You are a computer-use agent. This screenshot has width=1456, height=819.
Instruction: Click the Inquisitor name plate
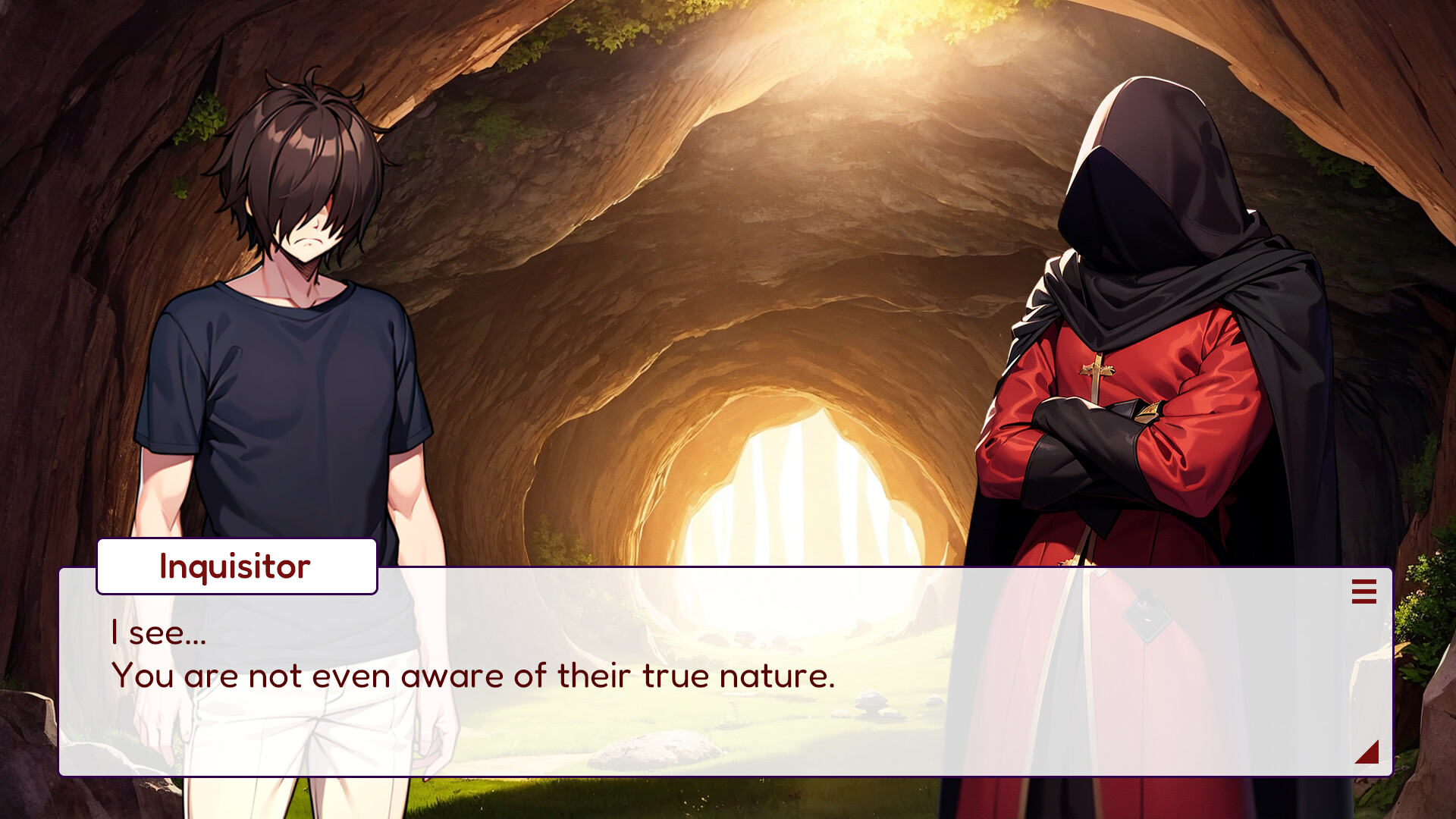(235, 565)
